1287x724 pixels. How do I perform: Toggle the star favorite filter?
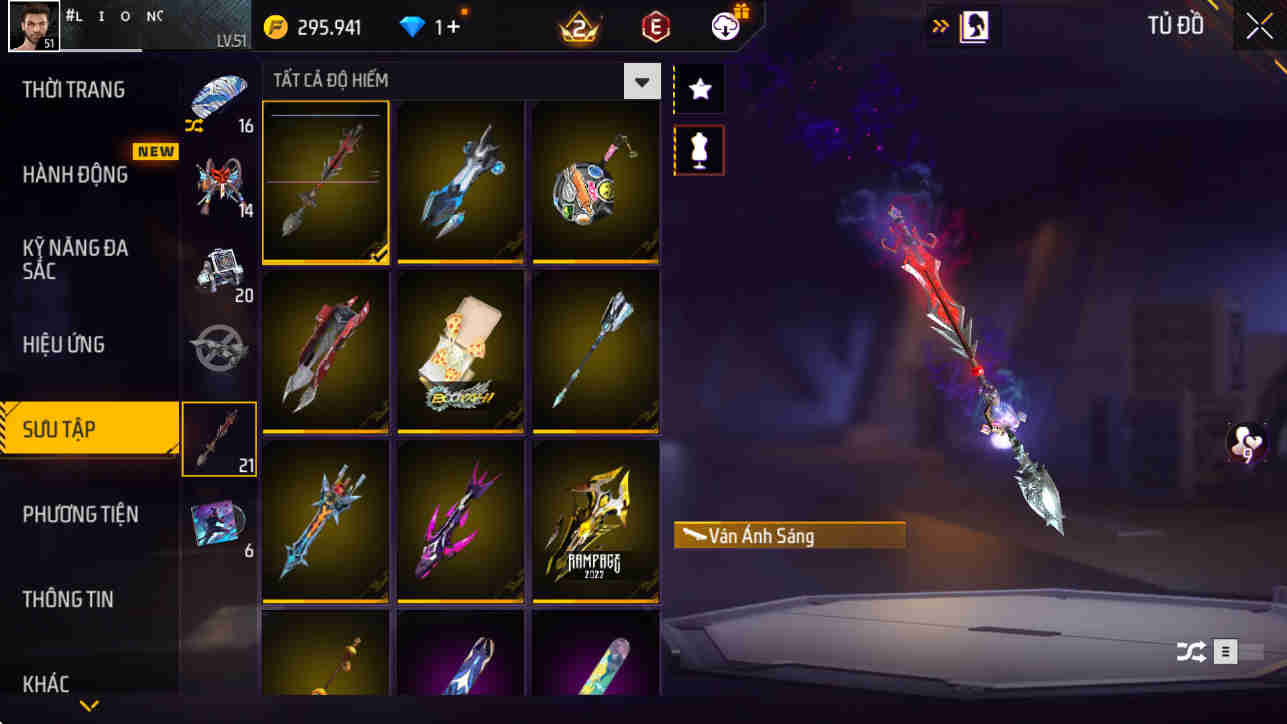(x=698, y=89)
